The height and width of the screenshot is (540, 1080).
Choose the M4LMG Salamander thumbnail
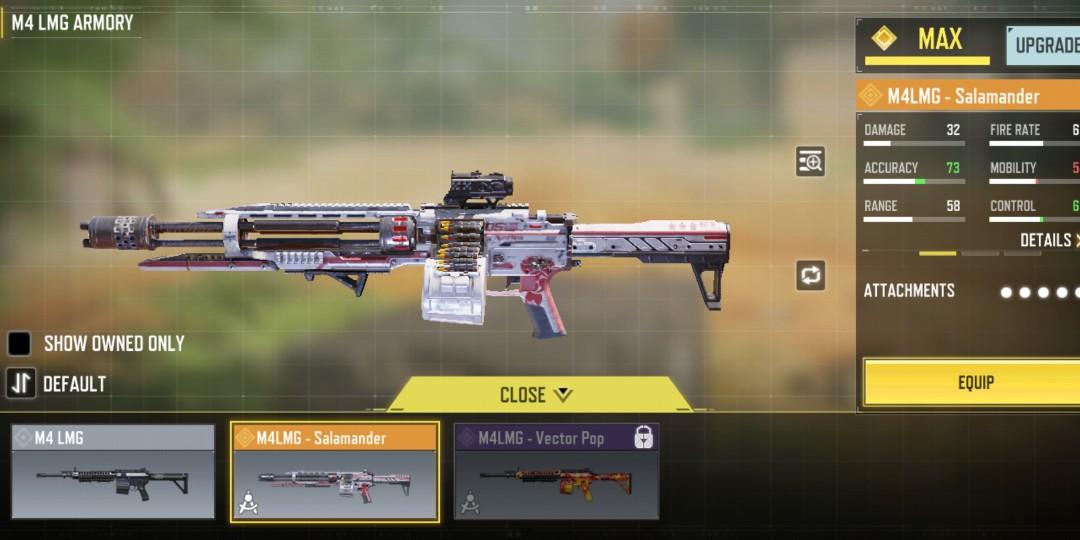pos(335,472)
